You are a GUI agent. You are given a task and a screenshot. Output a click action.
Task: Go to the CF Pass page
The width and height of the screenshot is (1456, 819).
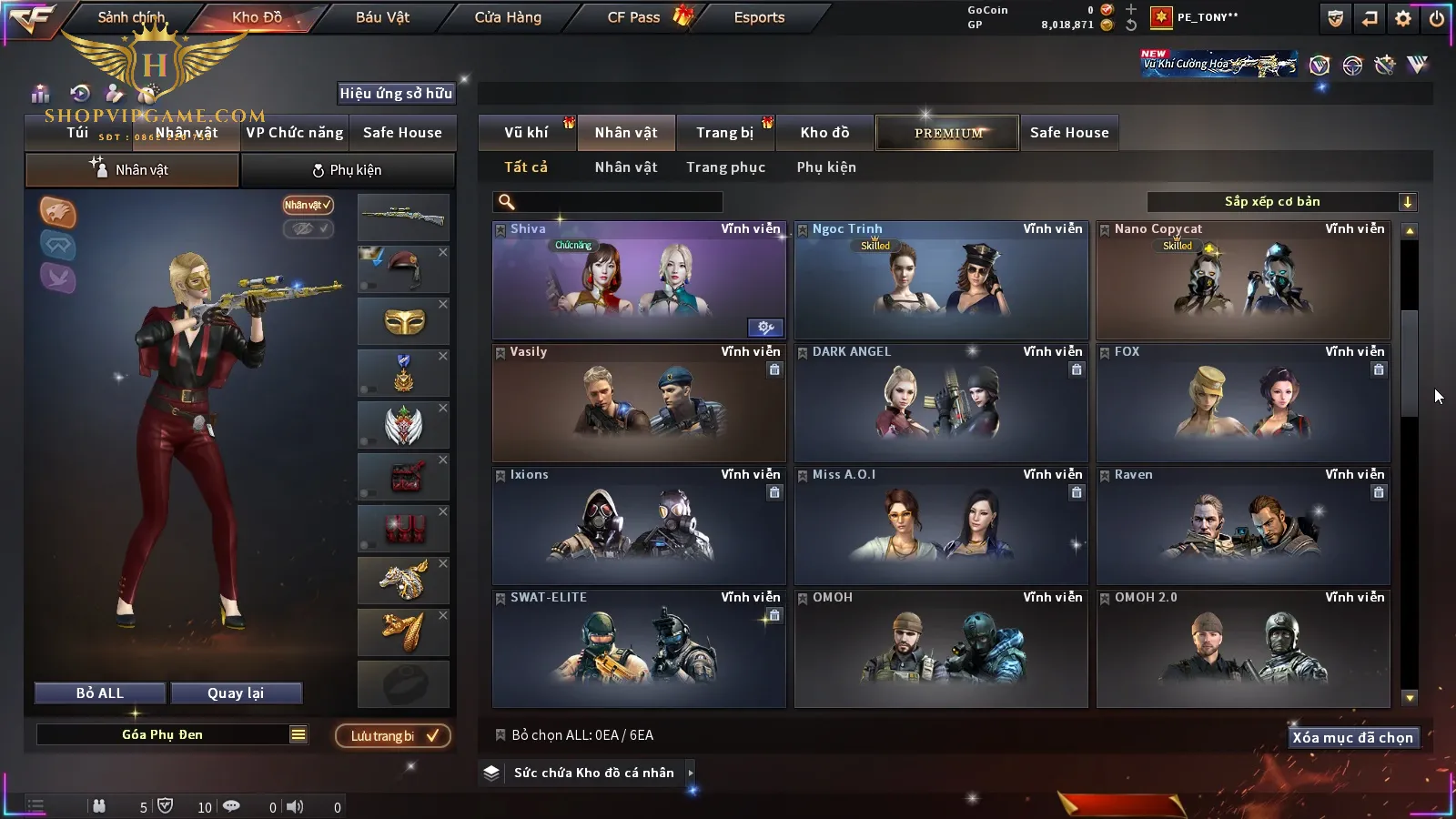click(634, 17)
